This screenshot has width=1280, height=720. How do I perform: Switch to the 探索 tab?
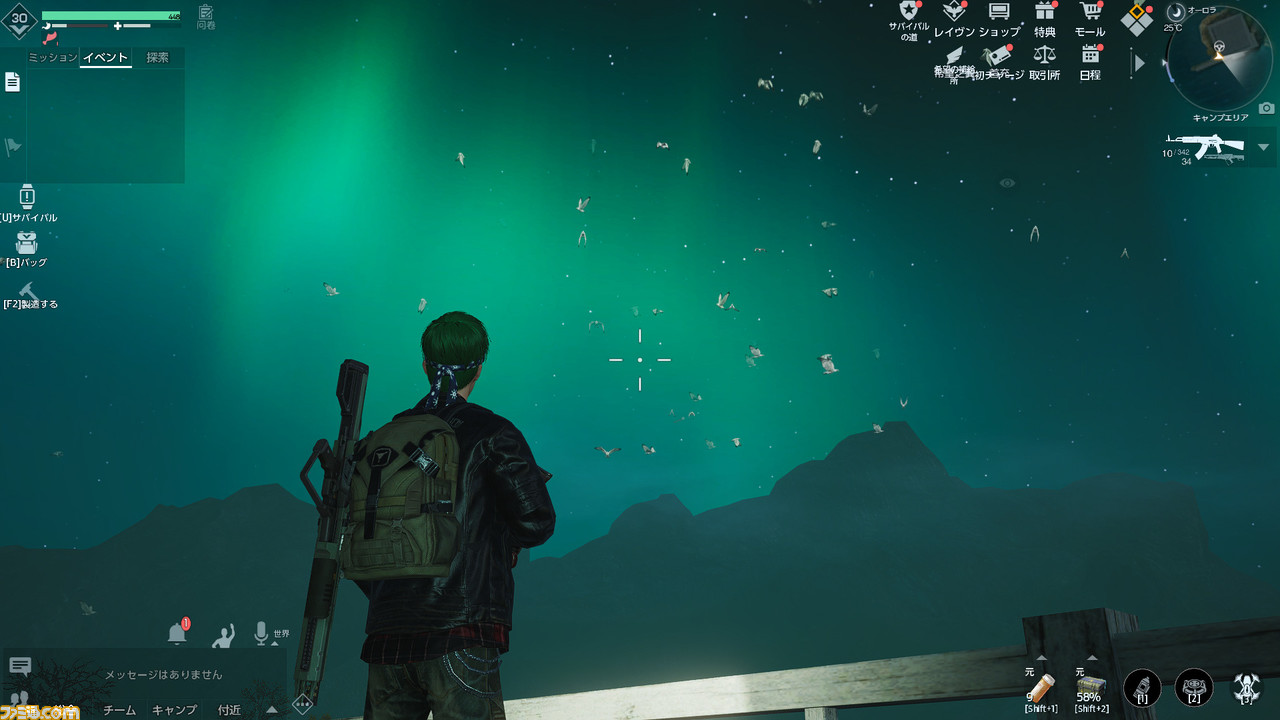tap(158, 57)
